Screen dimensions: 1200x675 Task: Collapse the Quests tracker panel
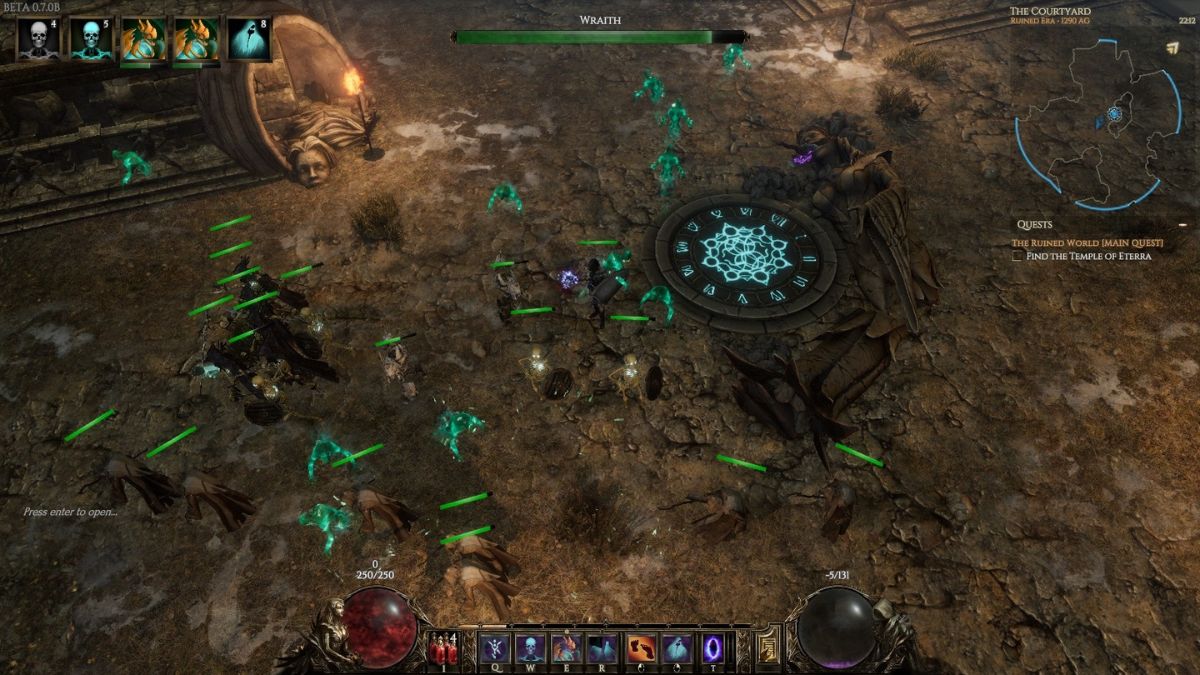pos(1182,225)
